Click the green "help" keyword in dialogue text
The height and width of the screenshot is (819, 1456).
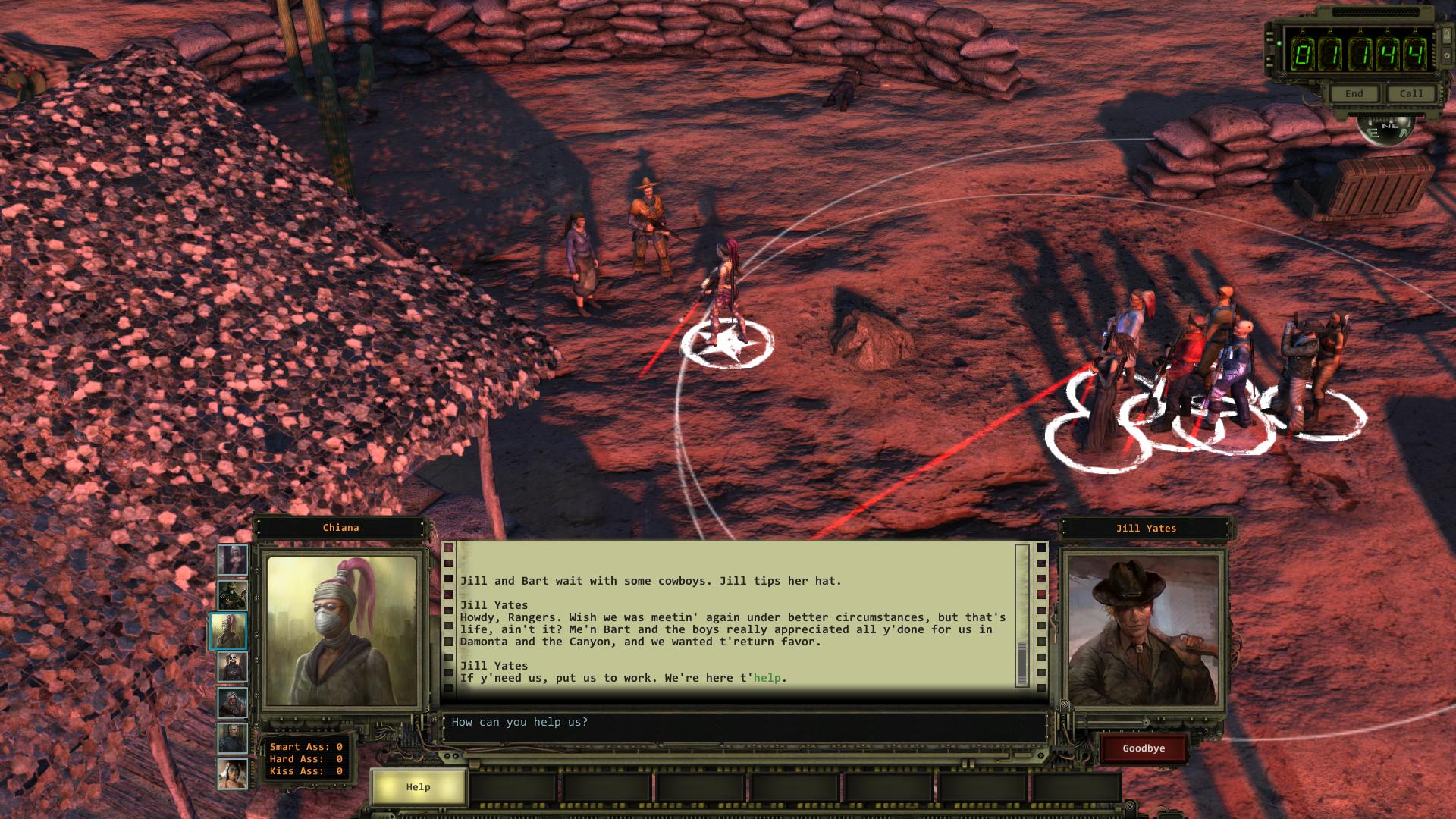coord(767,678)
